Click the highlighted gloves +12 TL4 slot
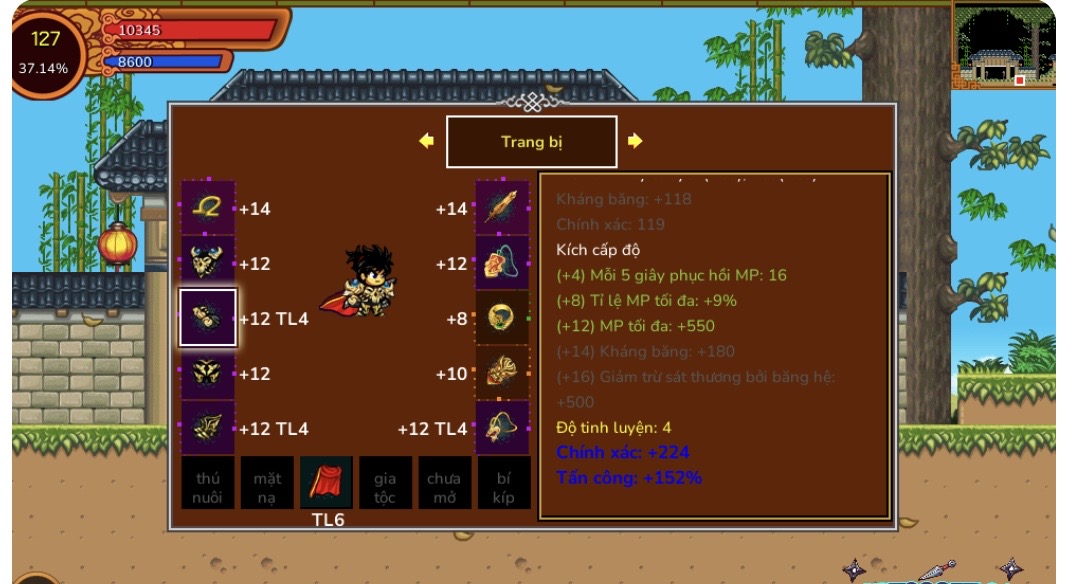The height and width of the screenshot is (584, 1065). pos(208,318)
